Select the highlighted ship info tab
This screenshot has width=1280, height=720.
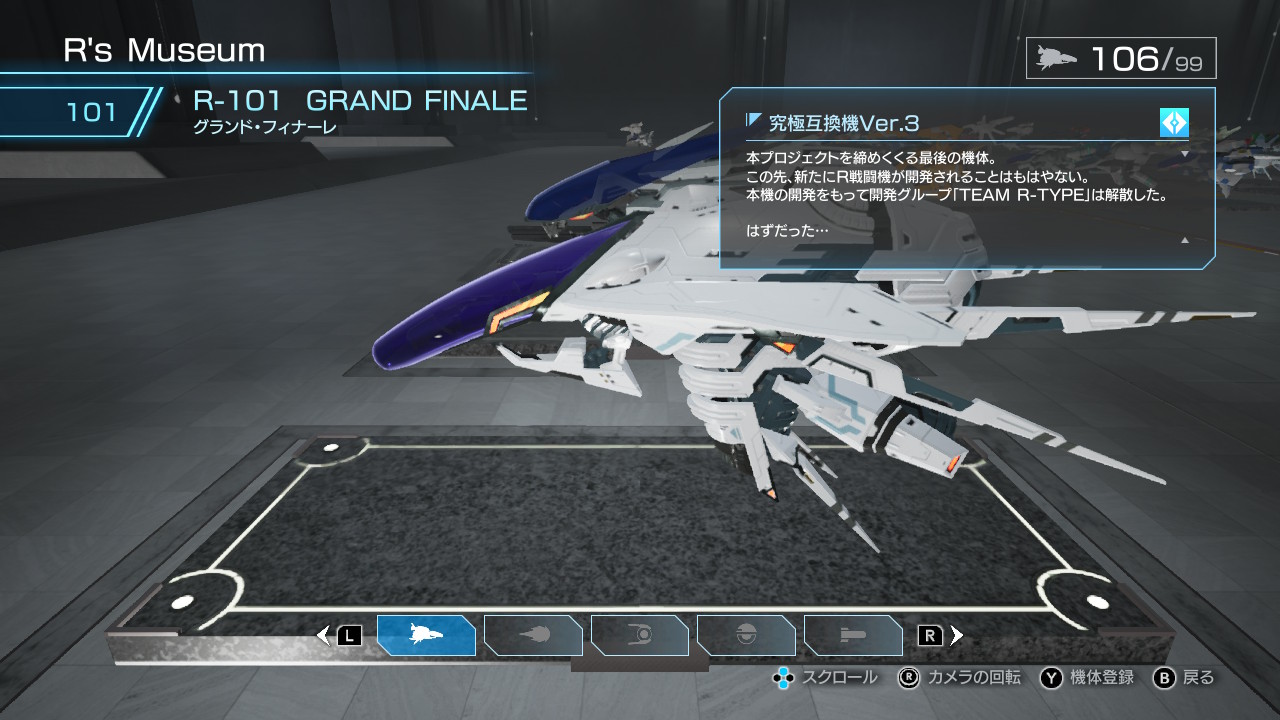[426, 635]
